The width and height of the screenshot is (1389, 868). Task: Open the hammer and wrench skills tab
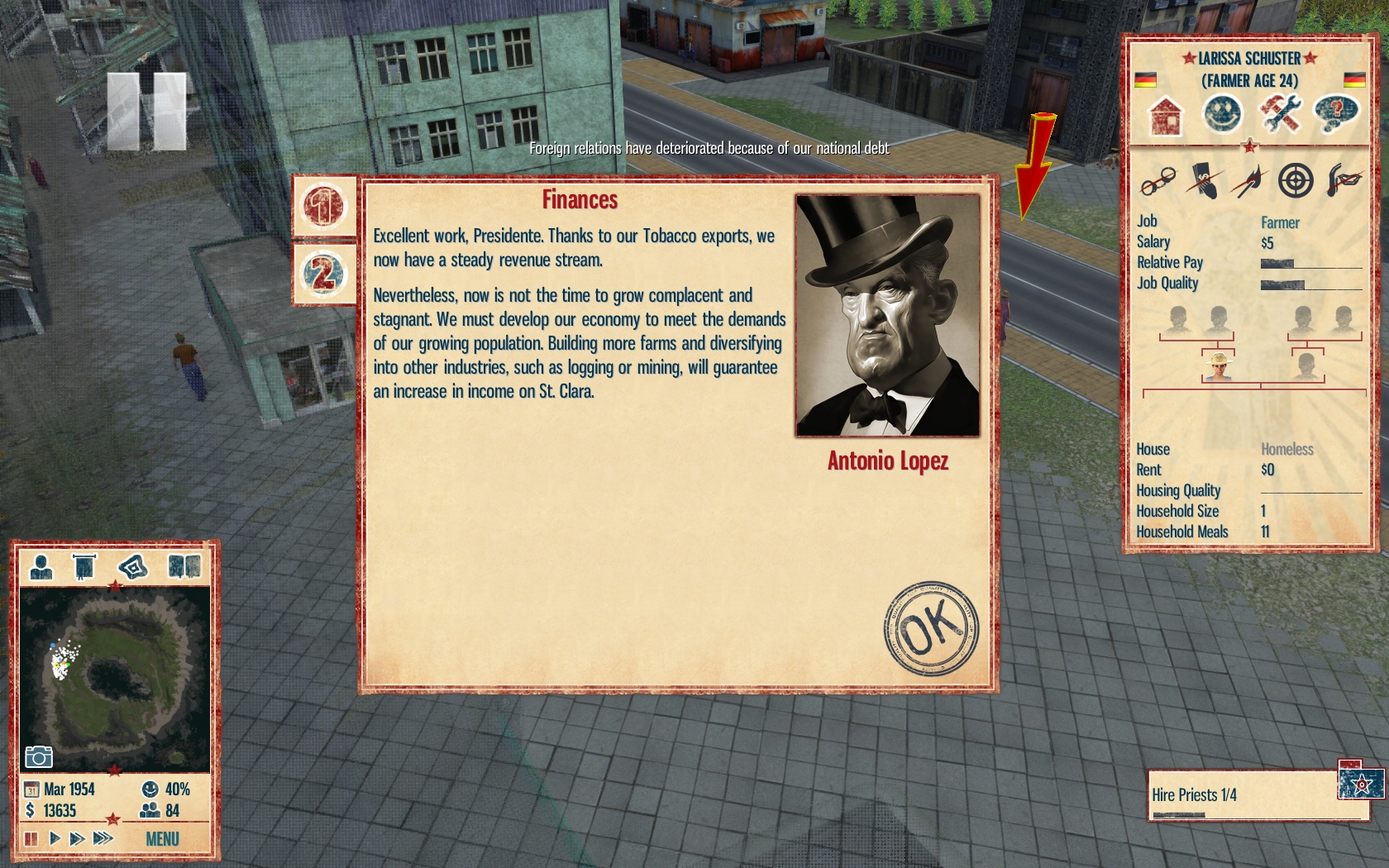[x=1279, y=113]
